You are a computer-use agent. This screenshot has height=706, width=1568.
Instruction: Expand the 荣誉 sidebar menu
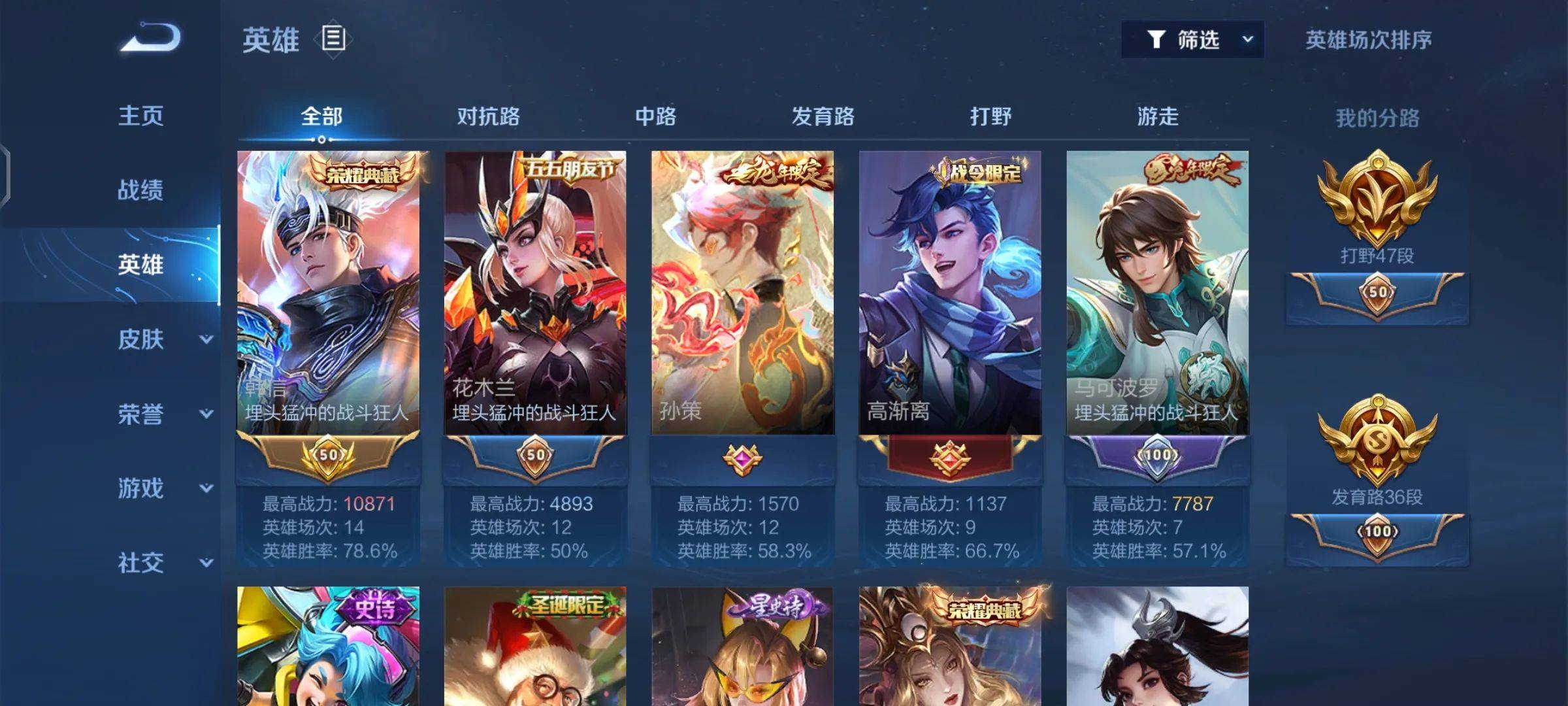click(163, 414)
